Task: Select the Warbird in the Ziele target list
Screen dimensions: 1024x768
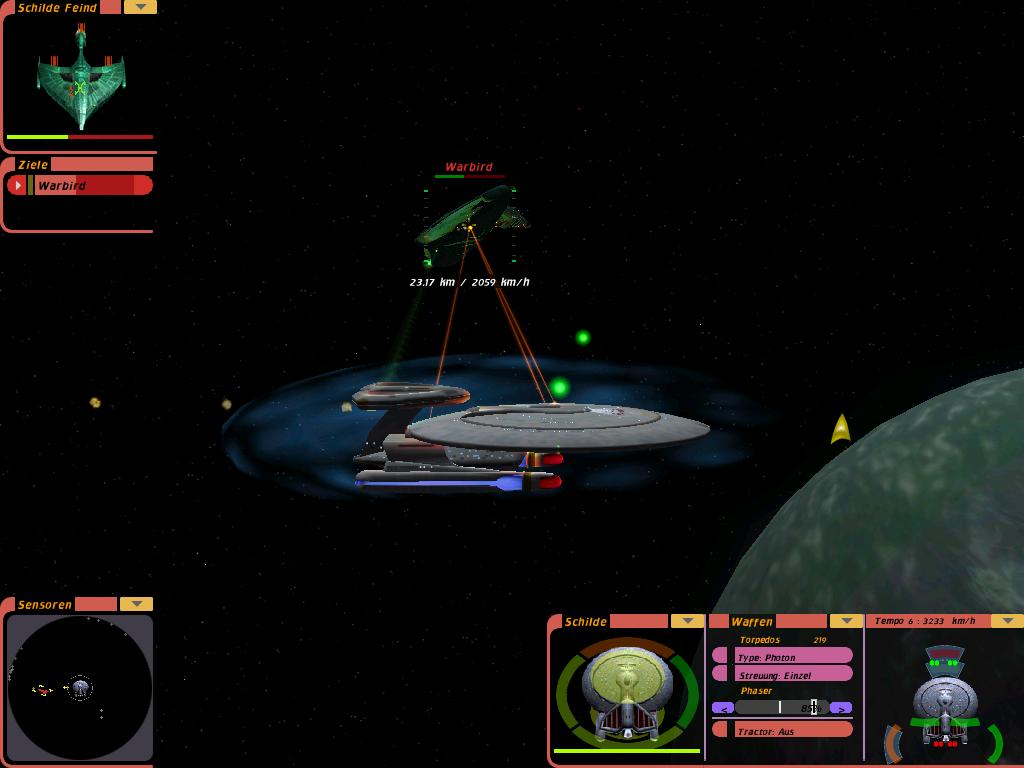Action: tap(92, 185)
